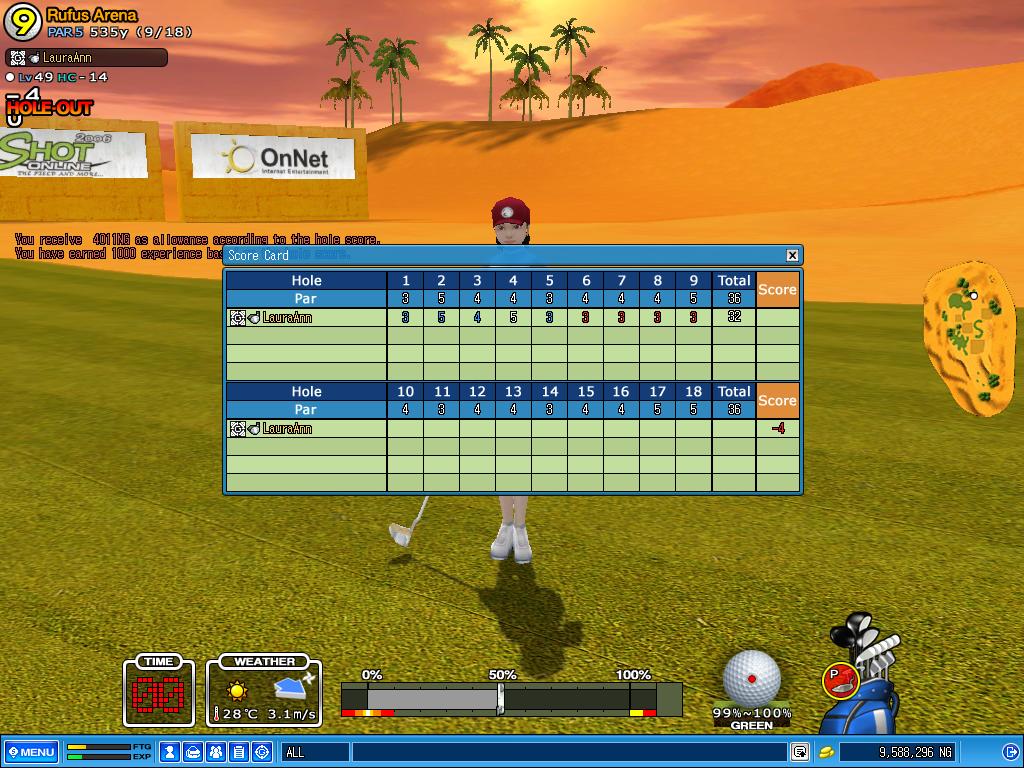The image size is (1024, 768).
Task: Click the circular target icon in toolbar
Action: pos(262,752)
